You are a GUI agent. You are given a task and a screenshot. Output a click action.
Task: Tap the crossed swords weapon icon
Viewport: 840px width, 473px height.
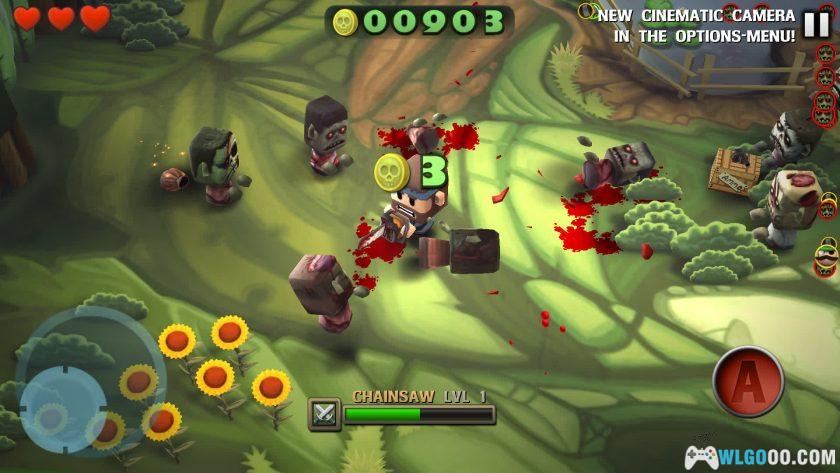(x=325, y=413)
